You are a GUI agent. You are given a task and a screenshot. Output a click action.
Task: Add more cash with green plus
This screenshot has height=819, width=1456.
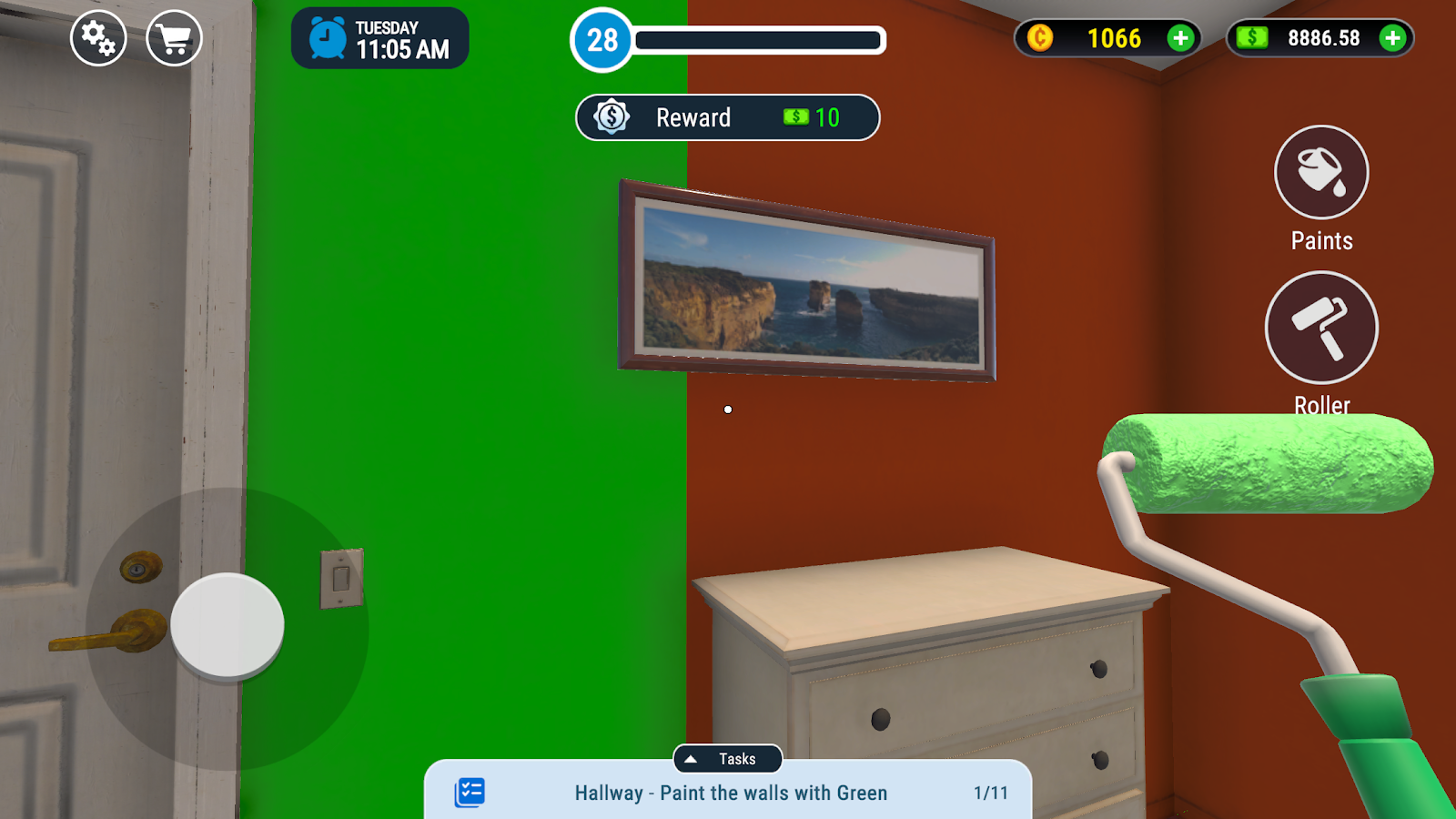[x=1391, y=38]
